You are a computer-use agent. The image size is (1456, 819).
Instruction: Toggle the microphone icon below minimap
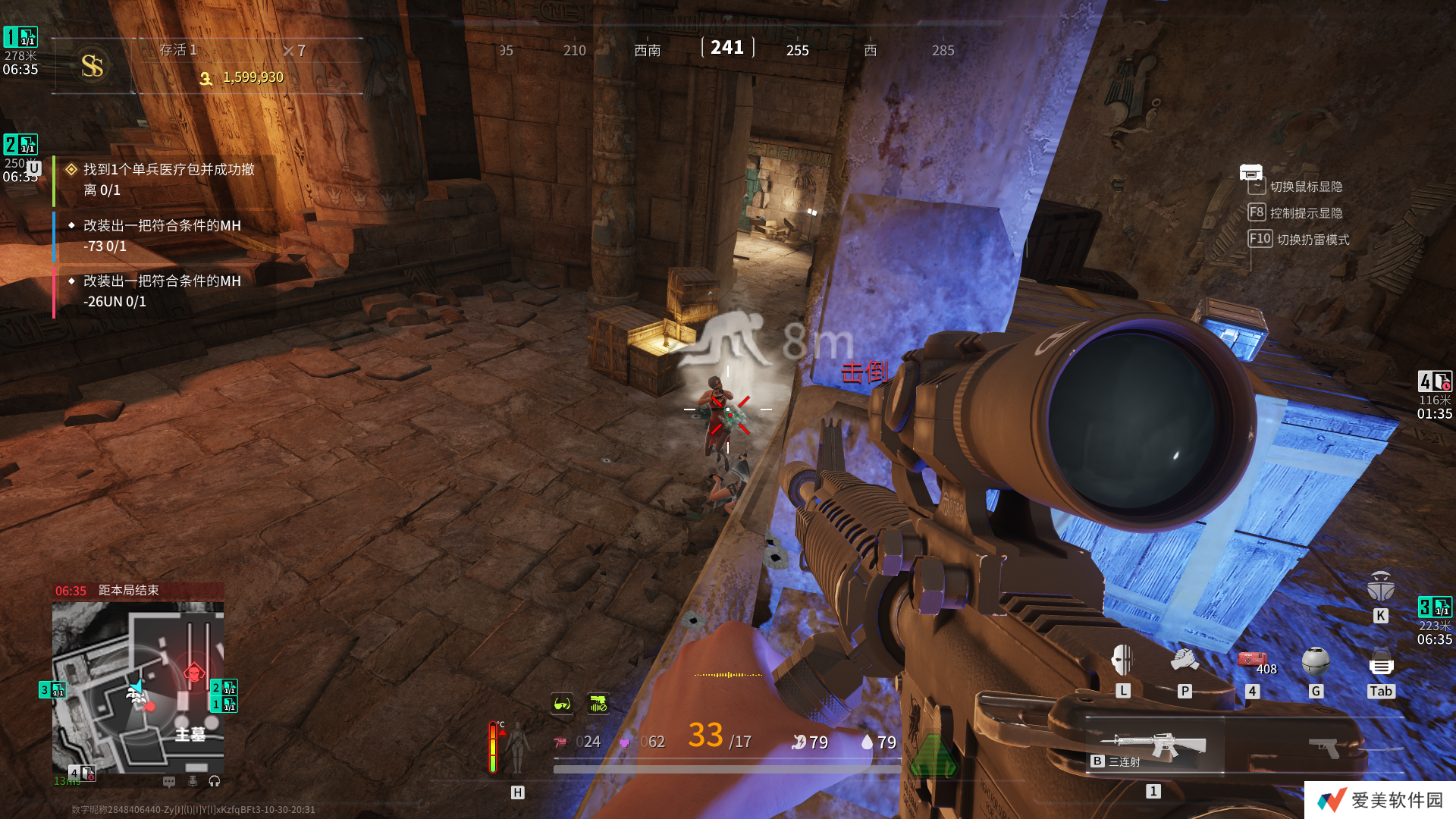193,781
